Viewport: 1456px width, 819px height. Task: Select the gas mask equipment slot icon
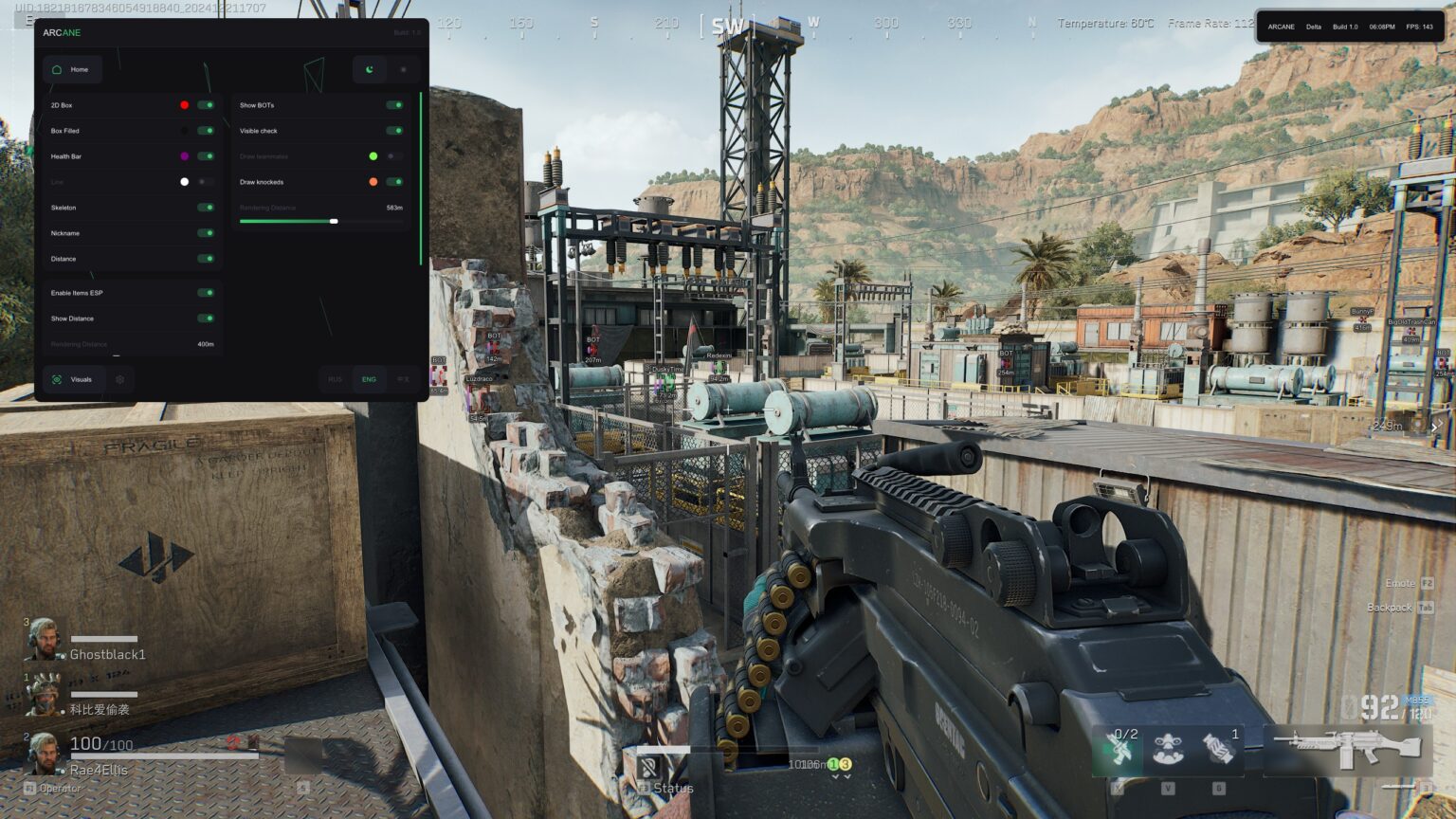(x=1168, y=747)
